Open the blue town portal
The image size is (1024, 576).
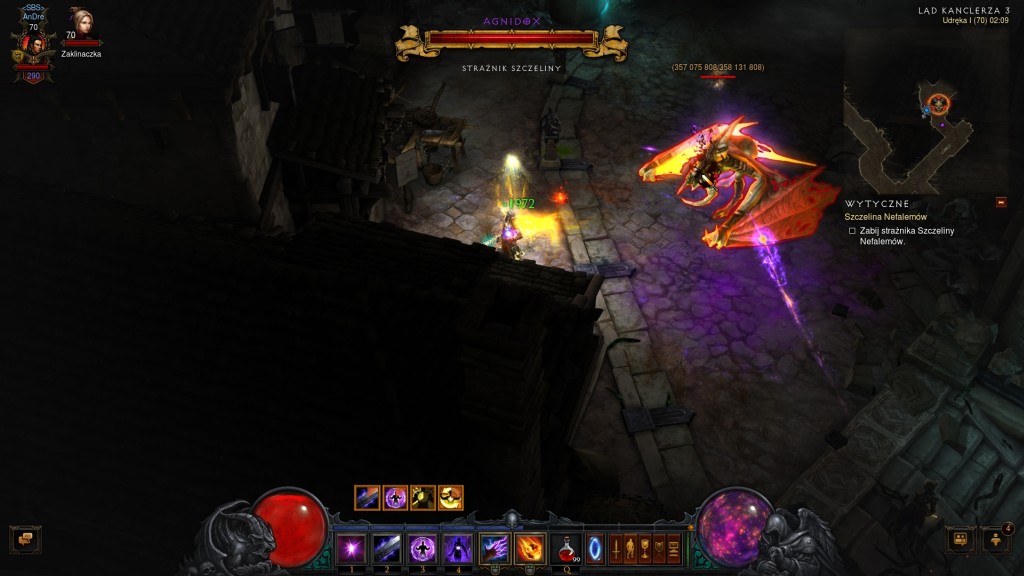pos(595,548)
